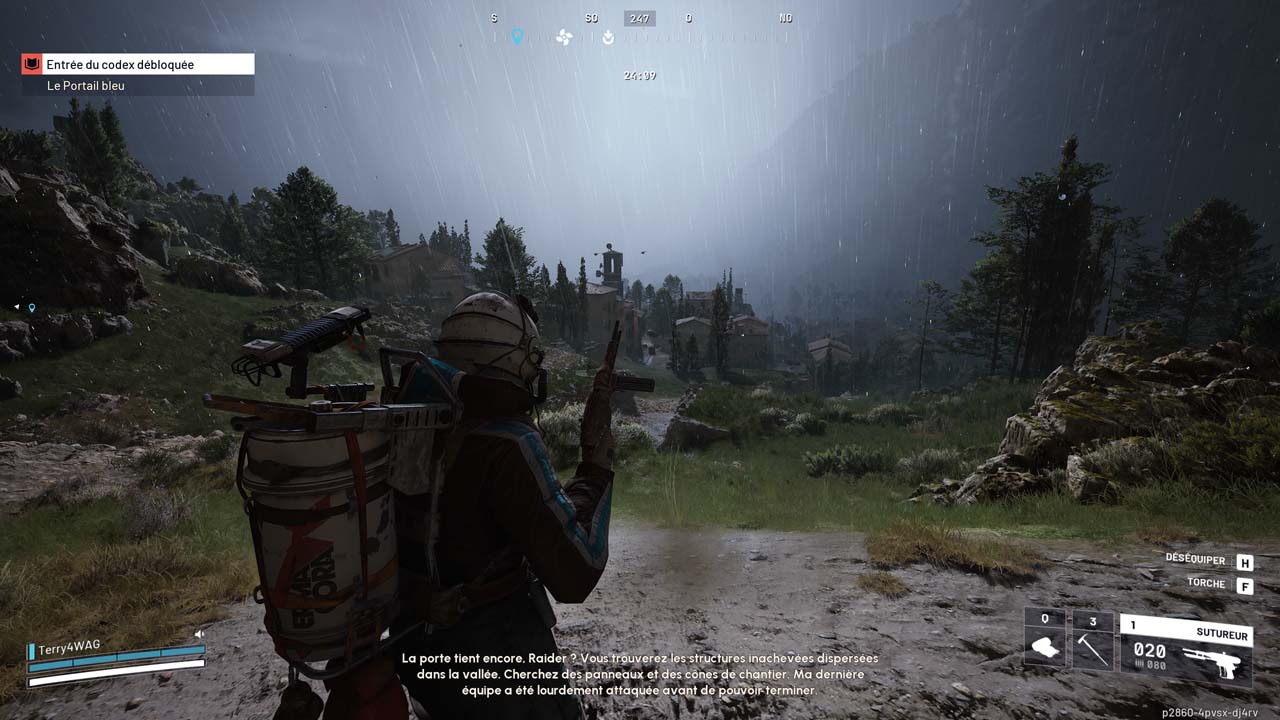Click the blue waypoint marker on compass
The image size is (1280, 720).
click(x=517, y=37)
